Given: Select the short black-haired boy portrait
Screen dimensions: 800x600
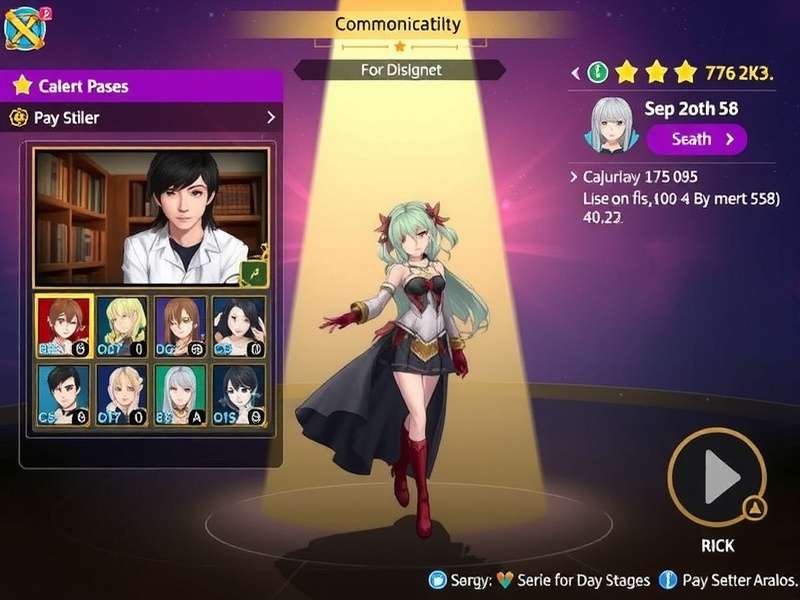Looking at the screenshot, I should pyautogui.click(x=63, y=394).
